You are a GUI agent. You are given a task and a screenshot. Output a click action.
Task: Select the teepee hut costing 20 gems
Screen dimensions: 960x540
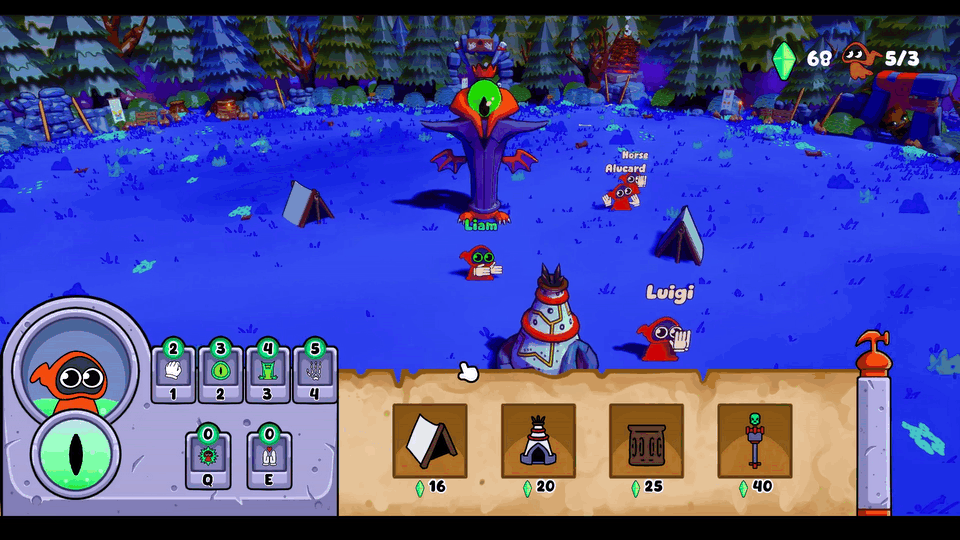coord(538,440)
